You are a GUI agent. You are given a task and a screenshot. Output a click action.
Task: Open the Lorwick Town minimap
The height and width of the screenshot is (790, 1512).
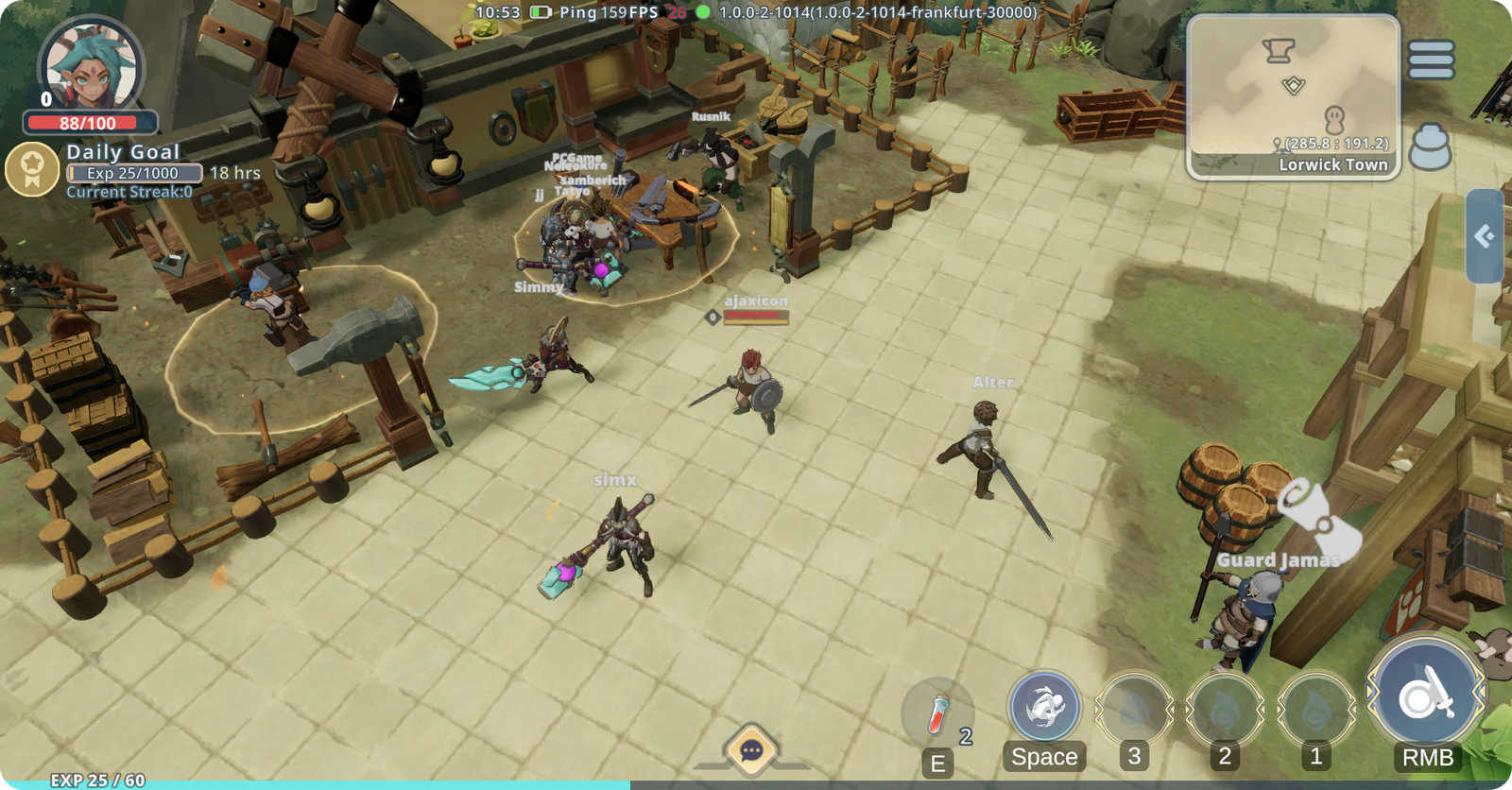coord(1293,96)
